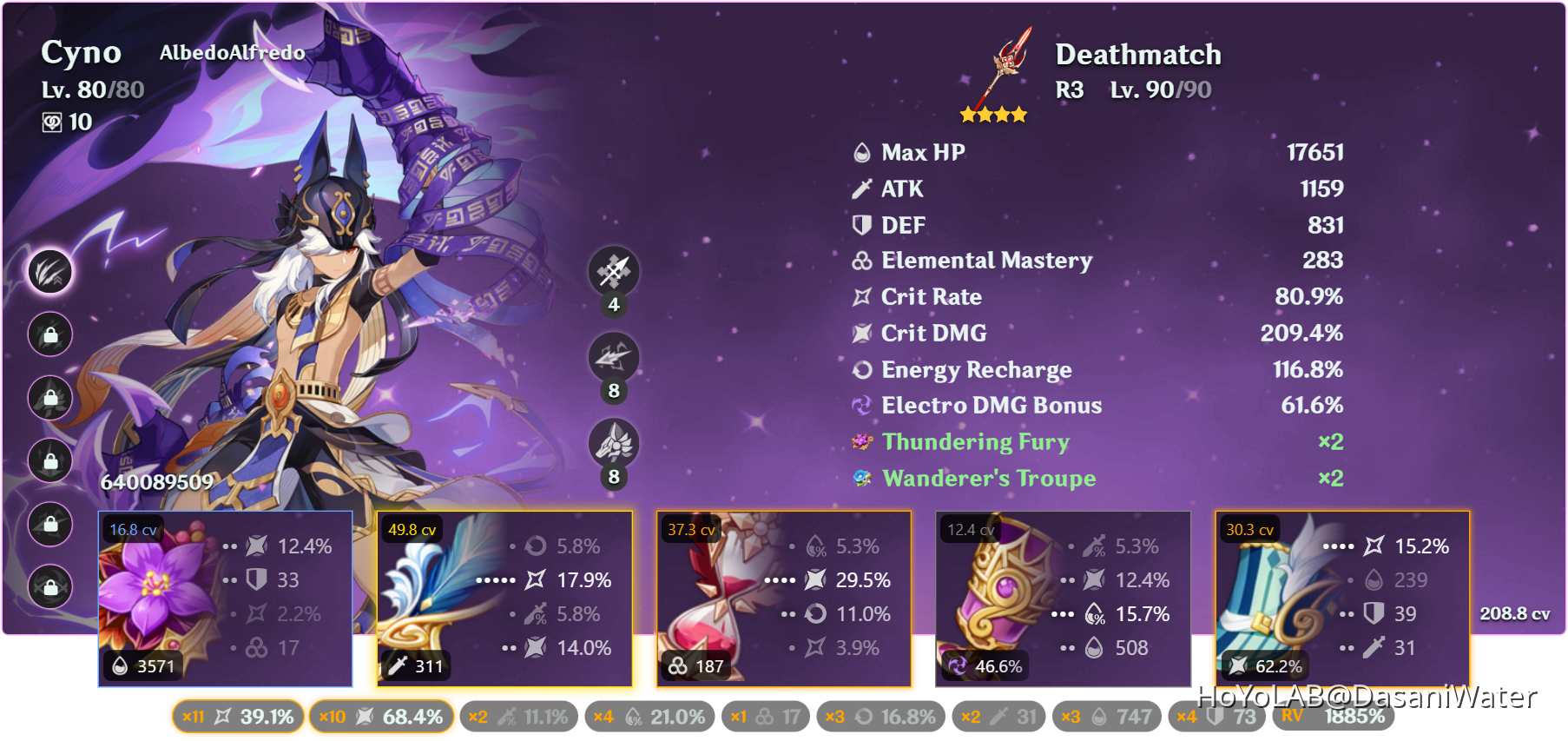Click the Electro DMG Bonus stat icon
Screen dimensions: 1568x741
[x=860, y=405]
